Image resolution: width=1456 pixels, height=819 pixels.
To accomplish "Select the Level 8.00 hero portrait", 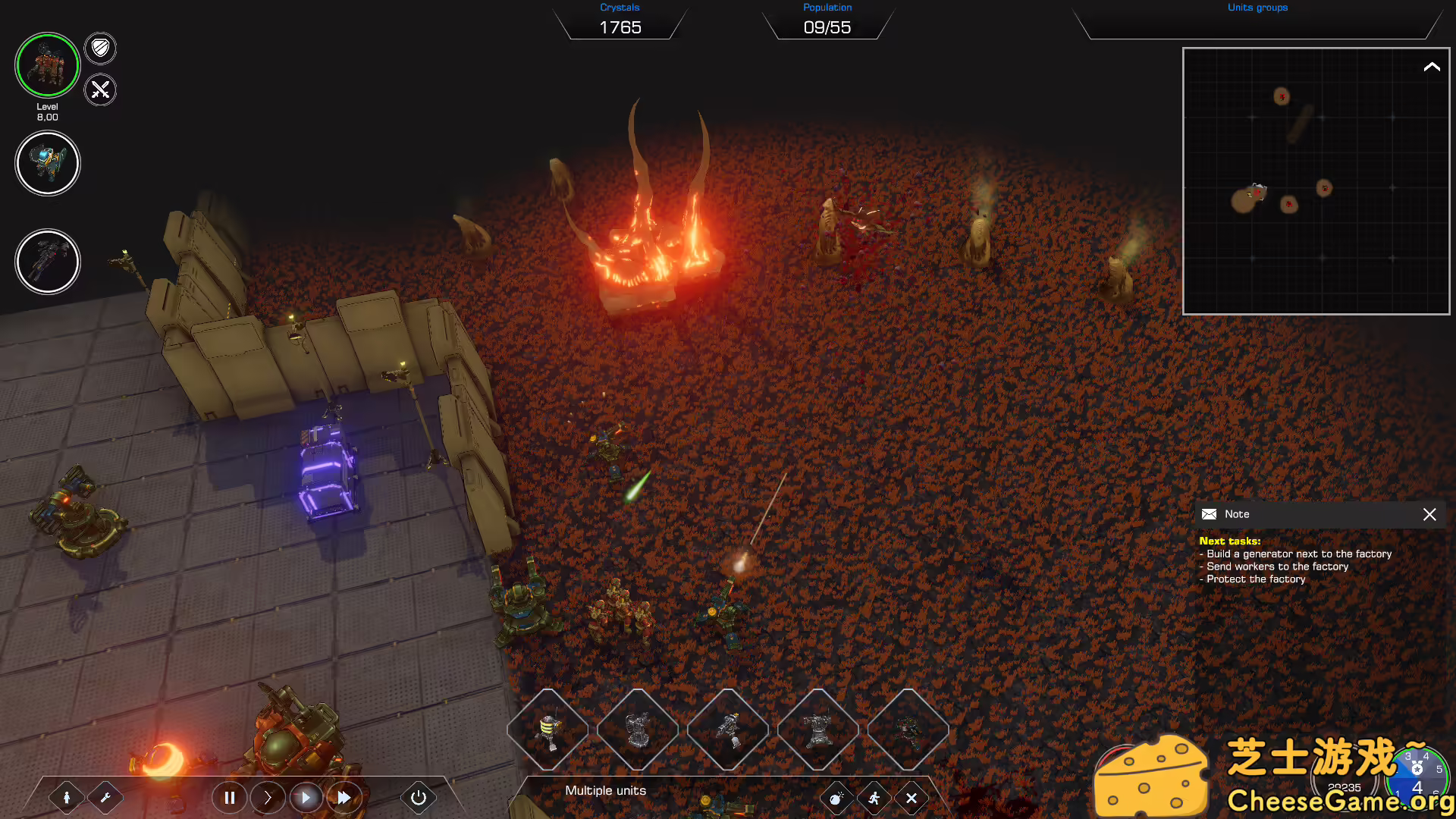I will (x=47, y=66).
